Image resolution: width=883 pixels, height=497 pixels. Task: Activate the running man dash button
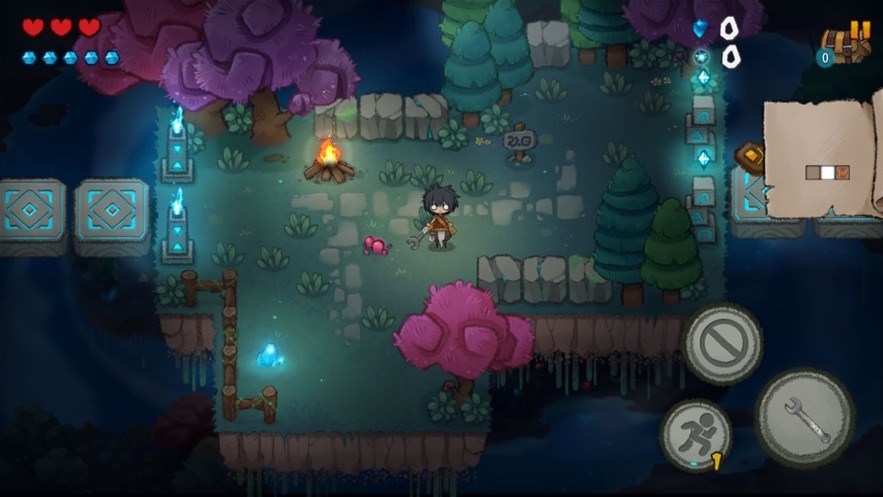click(x=695, y=434)
